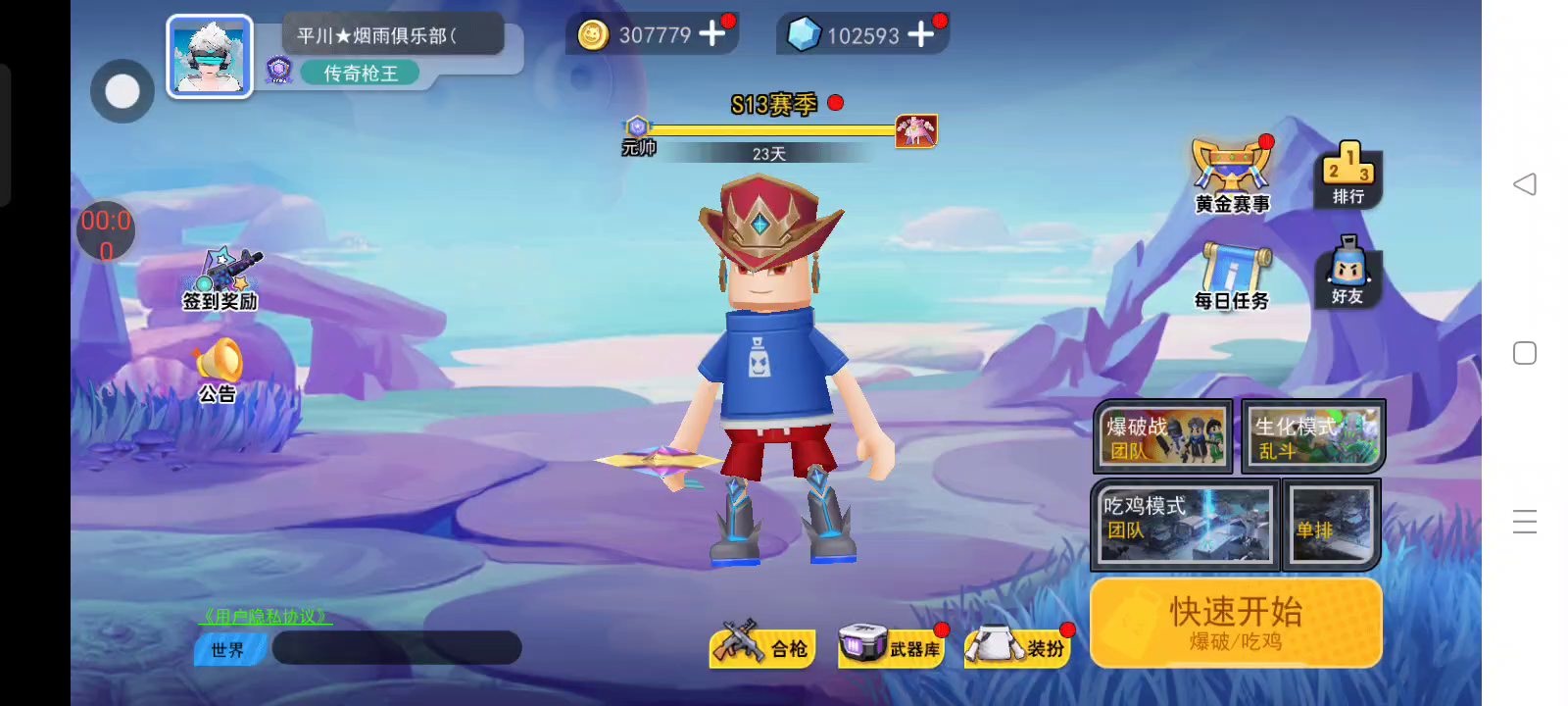This screenshot has height=706, width=1568.
Task: Open 每日任务 daily missions scroll
Action: click(x=1232, y=277)
